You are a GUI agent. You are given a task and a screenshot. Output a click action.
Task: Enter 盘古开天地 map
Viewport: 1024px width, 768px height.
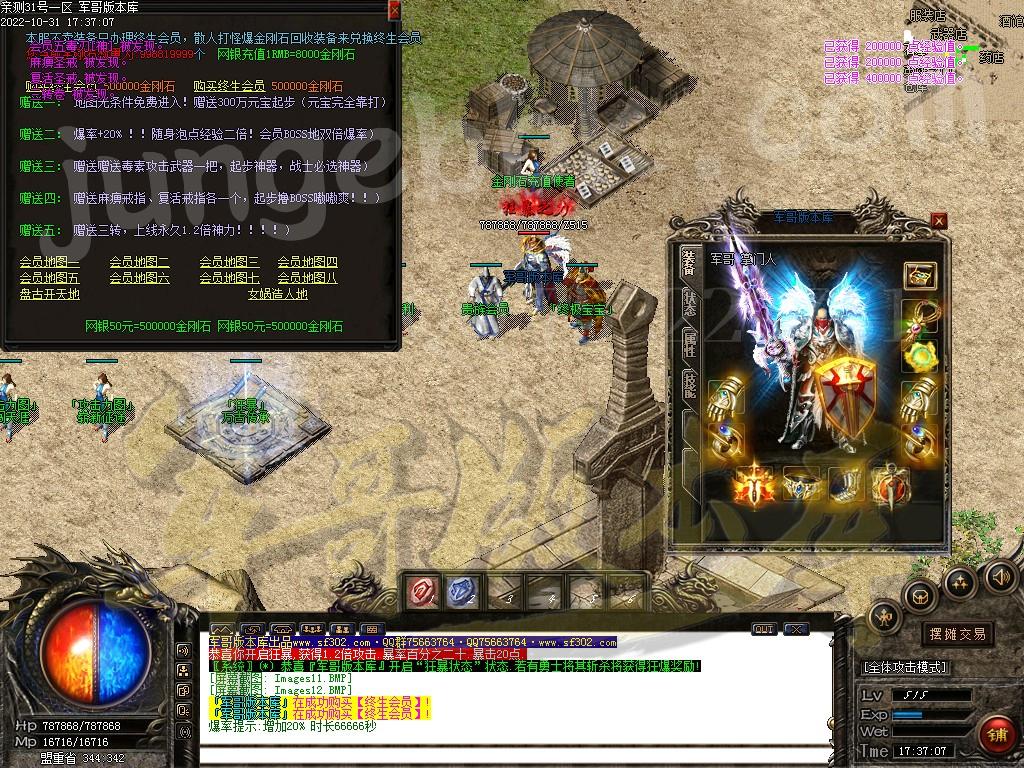49,294
